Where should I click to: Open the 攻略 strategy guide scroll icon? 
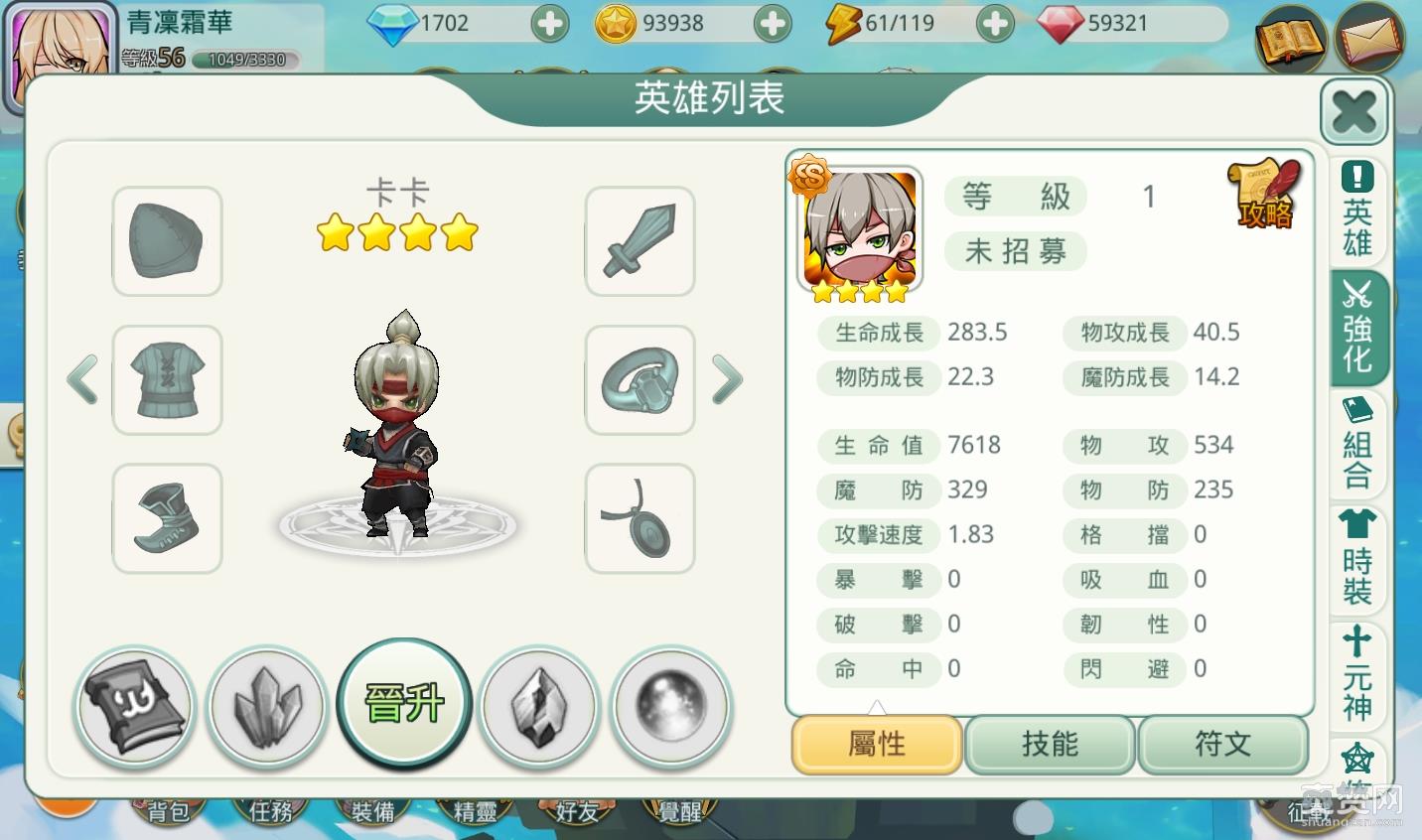coord(1264,191)
